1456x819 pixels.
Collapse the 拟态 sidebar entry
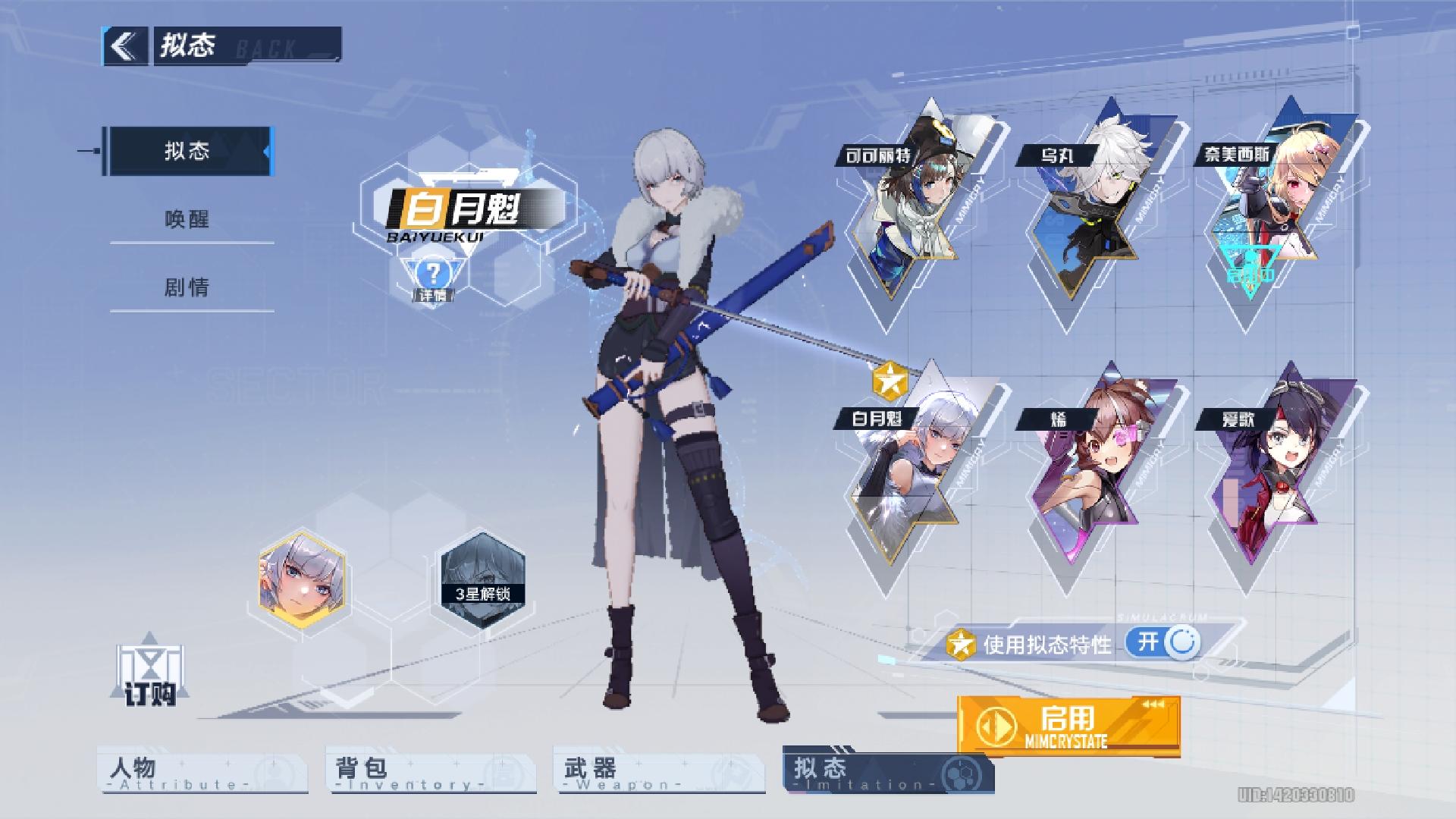[191, 150]
